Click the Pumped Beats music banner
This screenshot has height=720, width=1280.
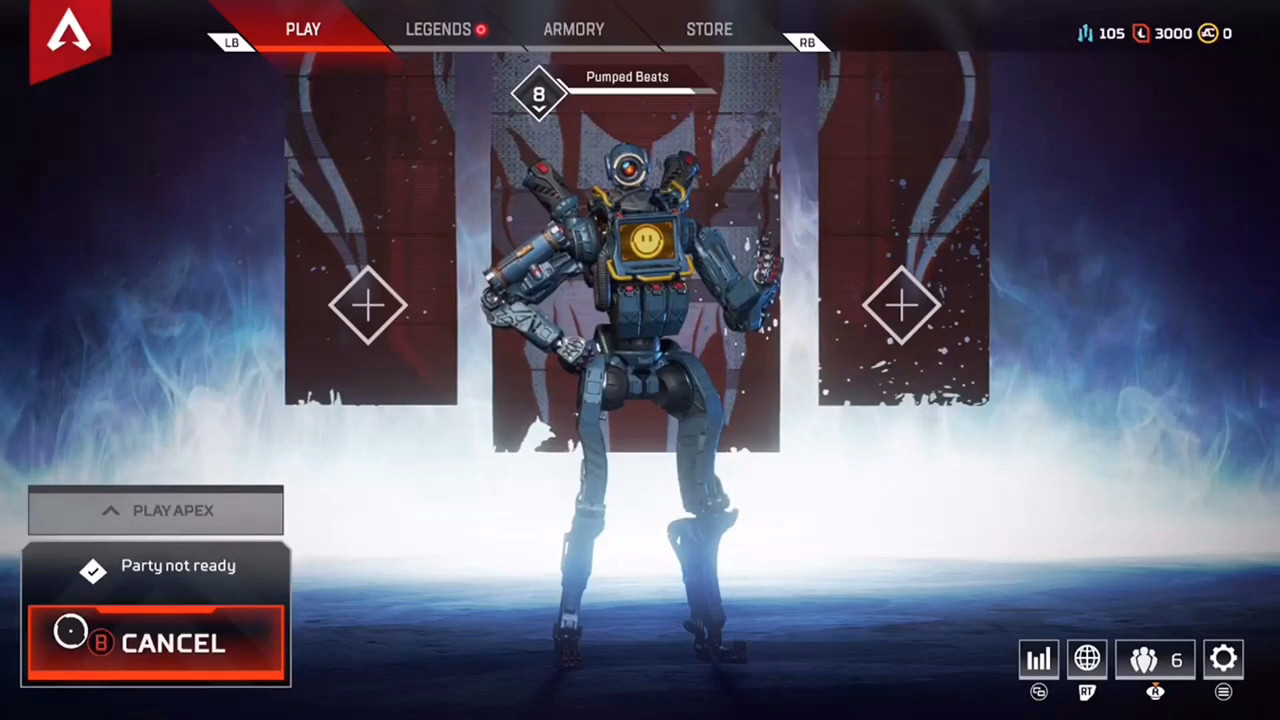[x=627, y=76]
